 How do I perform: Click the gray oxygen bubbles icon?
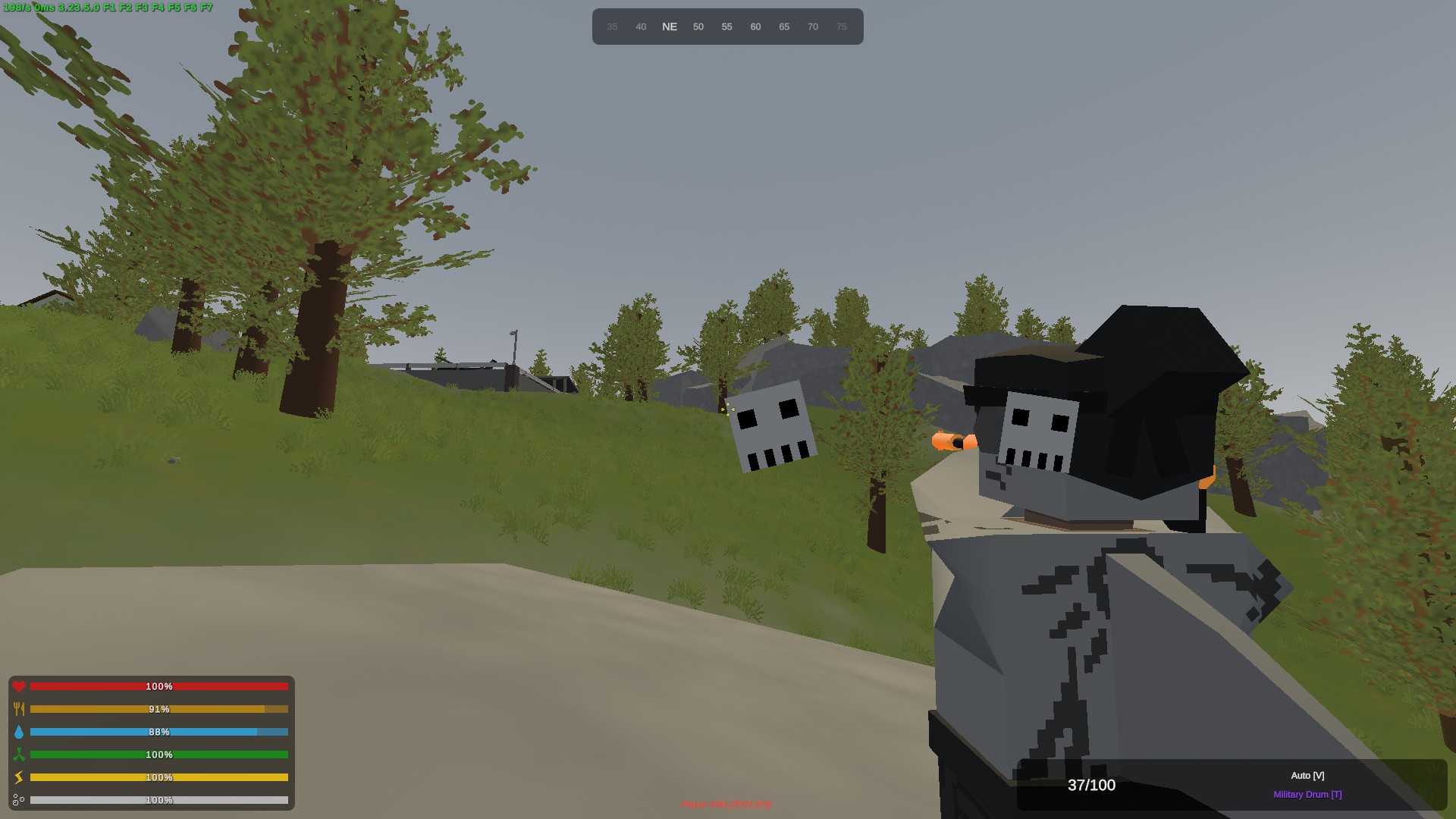[19, 799]
